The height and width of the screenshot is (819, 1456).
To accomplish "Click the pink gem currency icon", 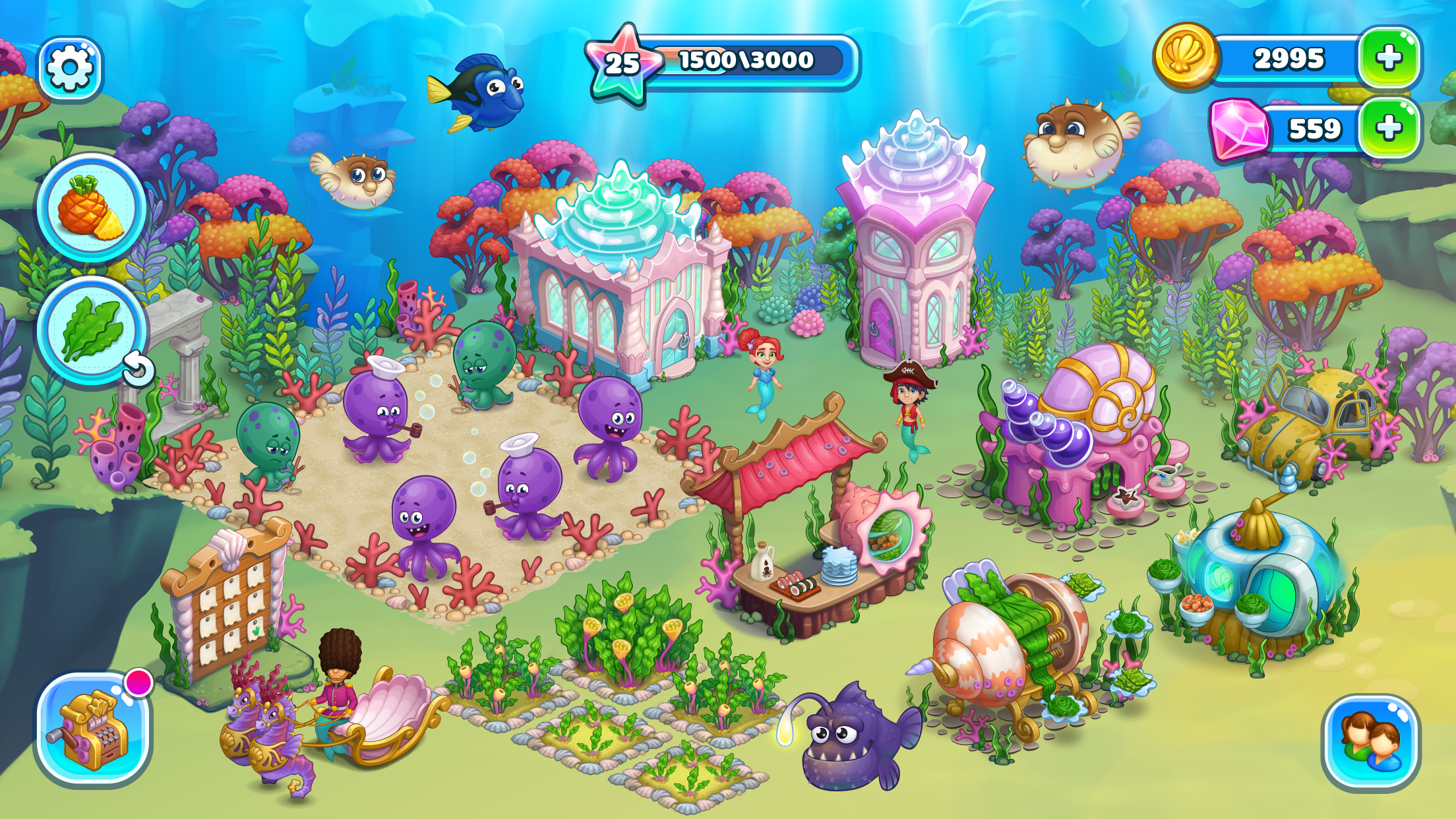I will pos(1239,129).
